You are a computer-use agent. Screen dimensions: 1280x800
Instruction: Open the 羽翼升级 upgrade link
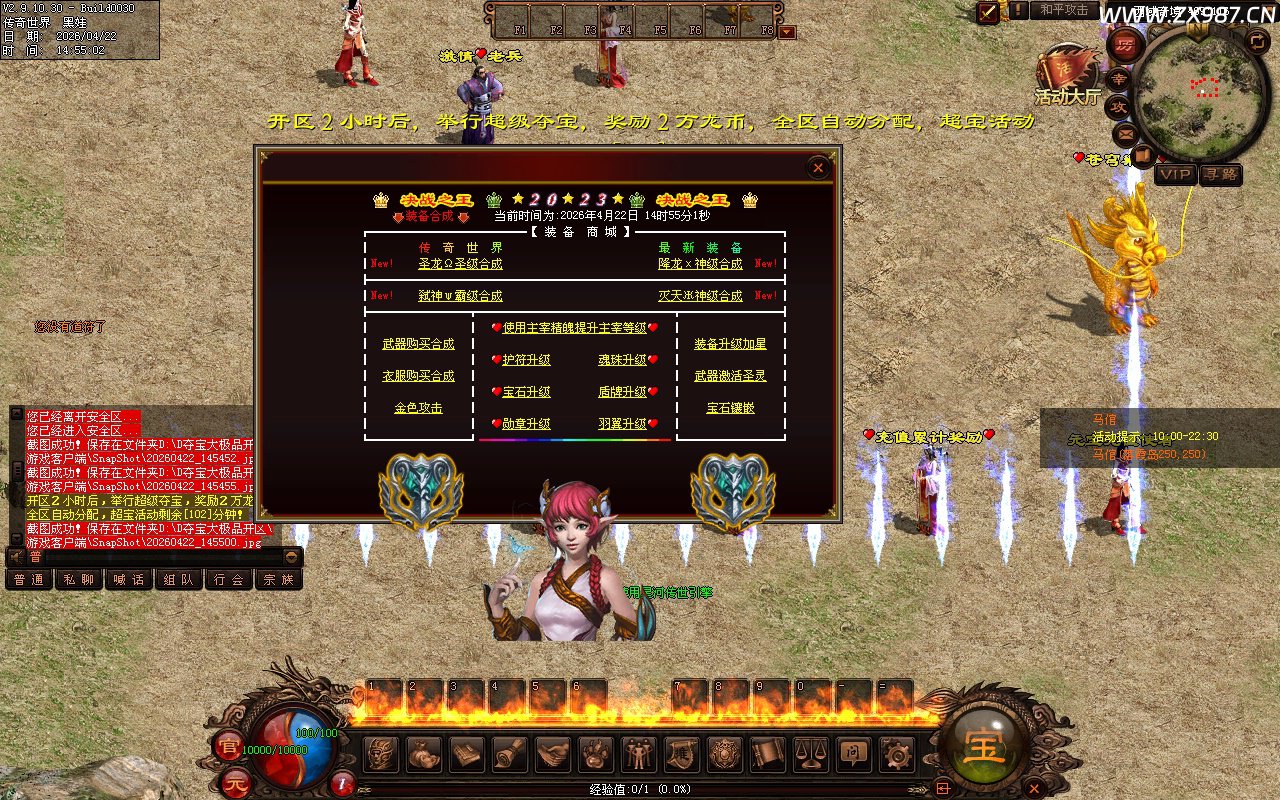(623, 424)
